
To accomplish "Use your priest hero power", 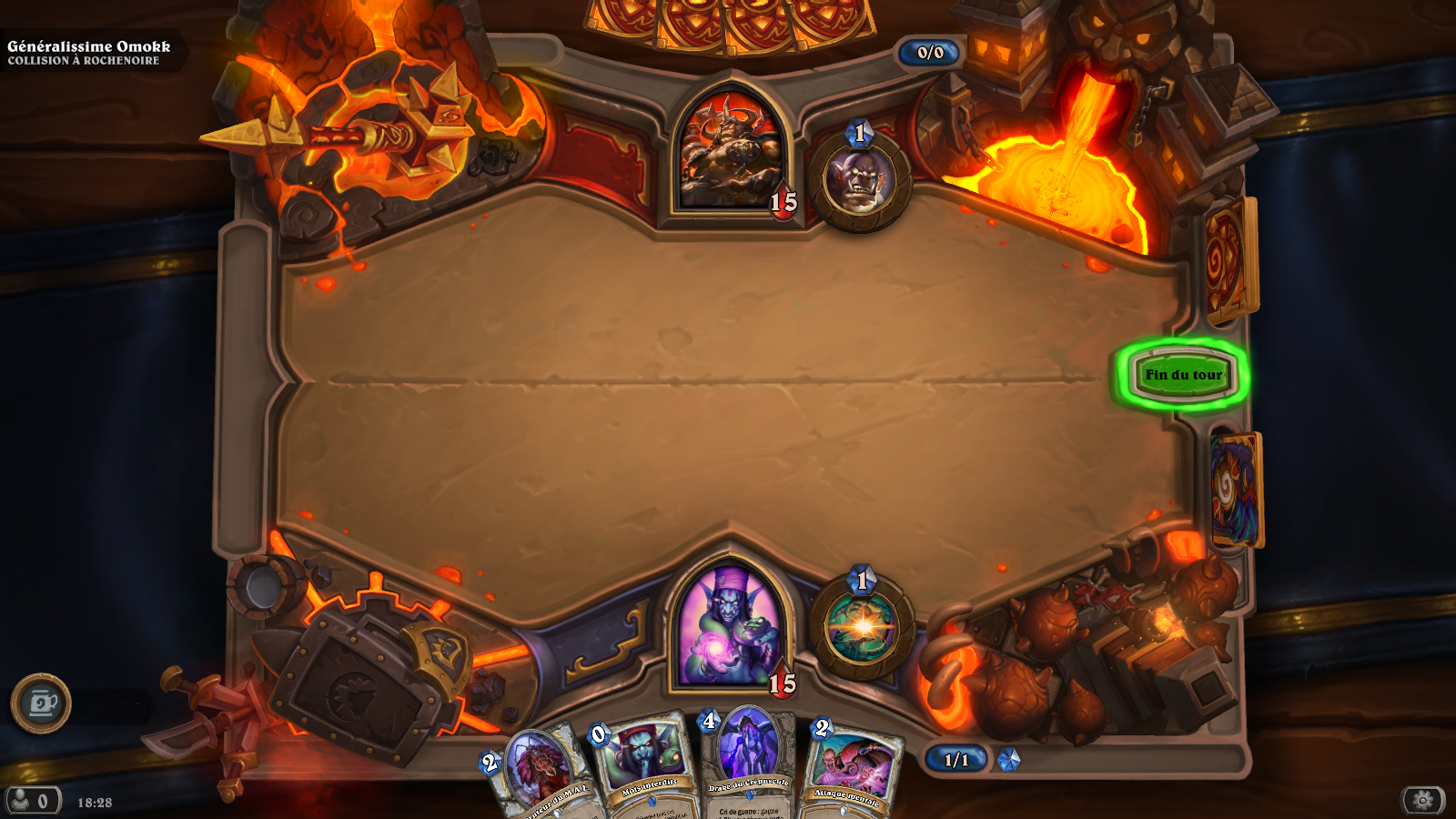I will (861, 627).
